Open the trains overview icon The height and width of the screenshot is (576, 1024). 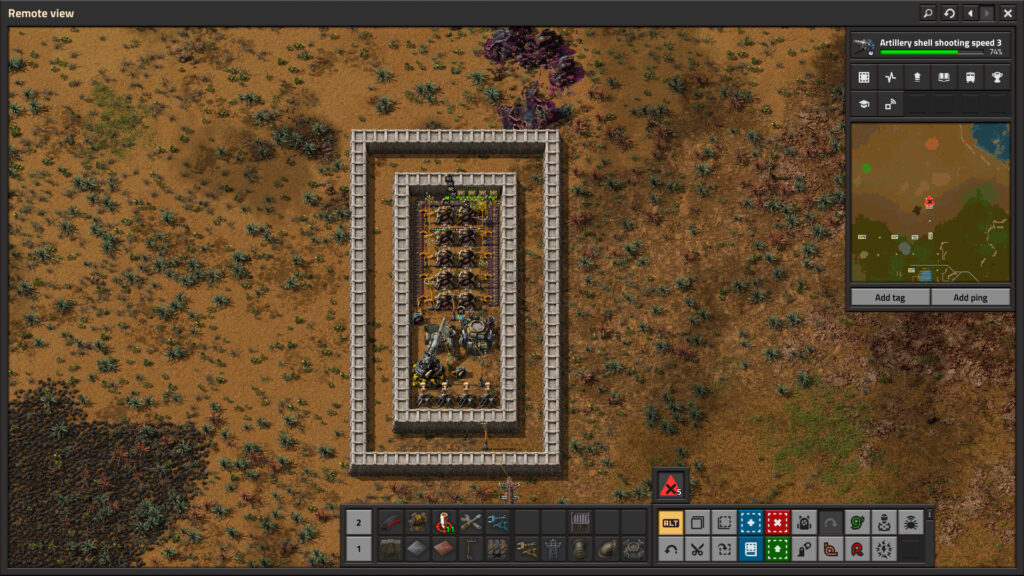point(970,77)
